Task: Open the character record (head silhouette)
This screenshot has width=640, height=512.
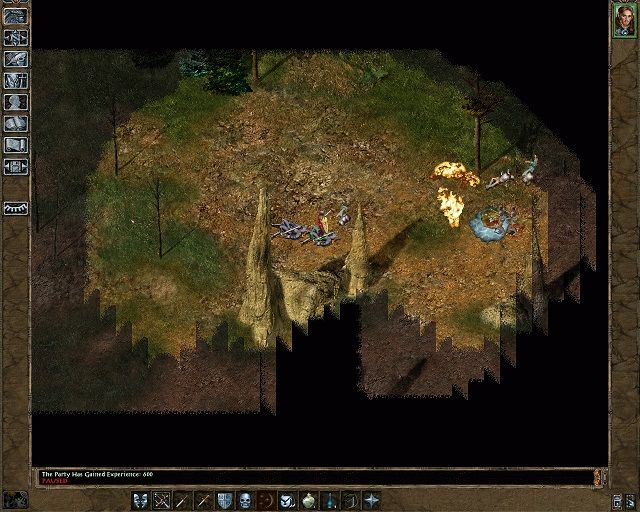Action: (x=15, y=102)
